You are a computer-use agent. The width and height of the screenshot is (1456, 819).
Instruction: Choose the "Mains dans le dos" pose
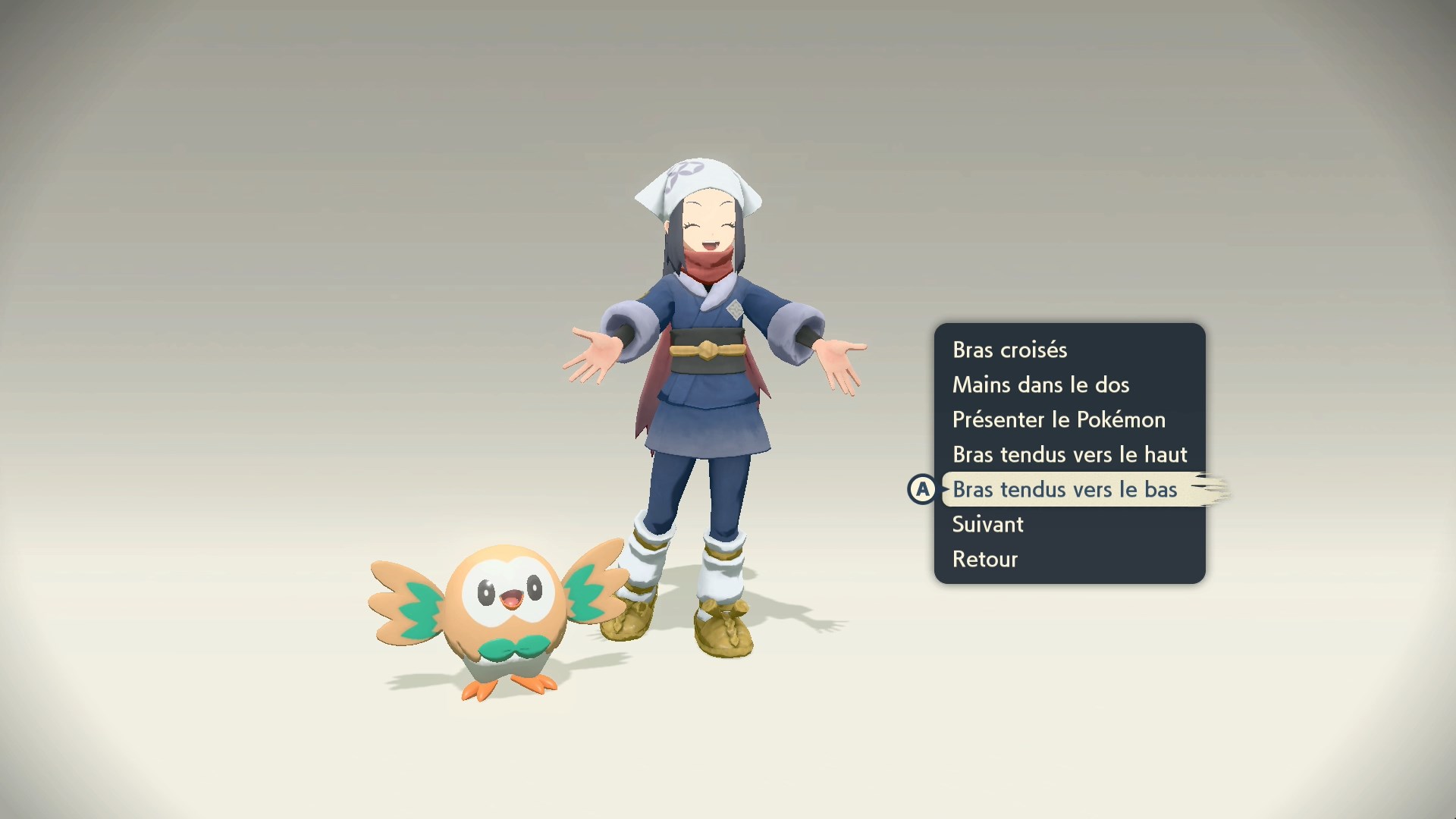(x=1040, y=384)
